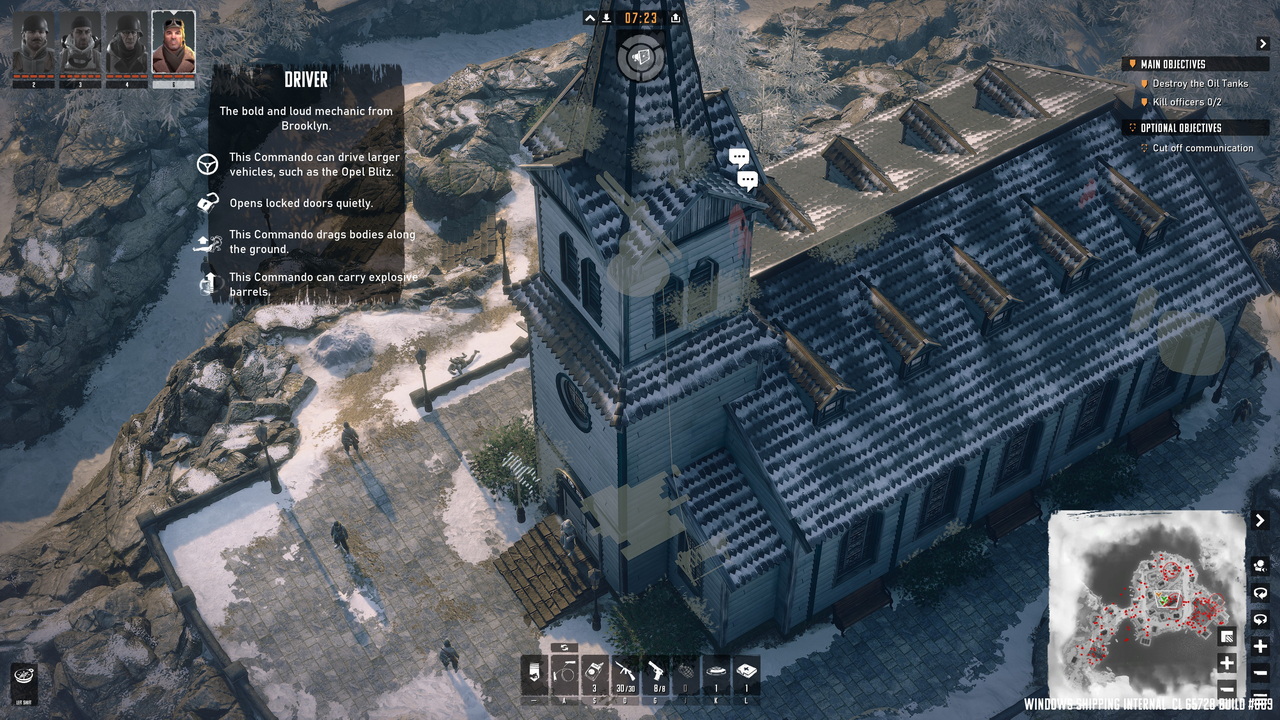The height and width of the screenshot is (720, 1280).
Task: Select the wire cable tool slot
Action: point(566,675)
